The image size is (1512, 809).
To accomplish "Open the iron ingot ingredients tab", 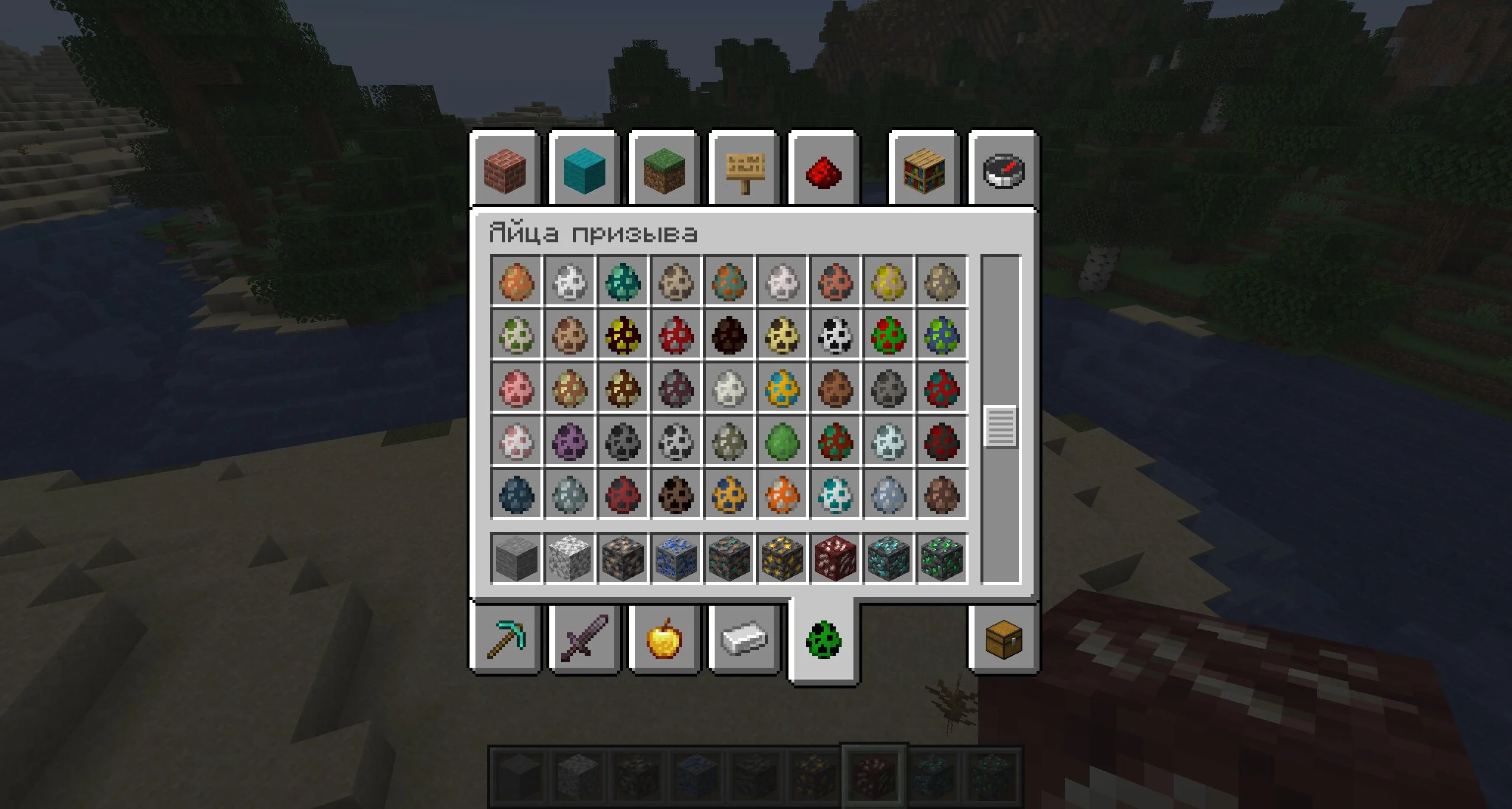I will pos(744,639).
